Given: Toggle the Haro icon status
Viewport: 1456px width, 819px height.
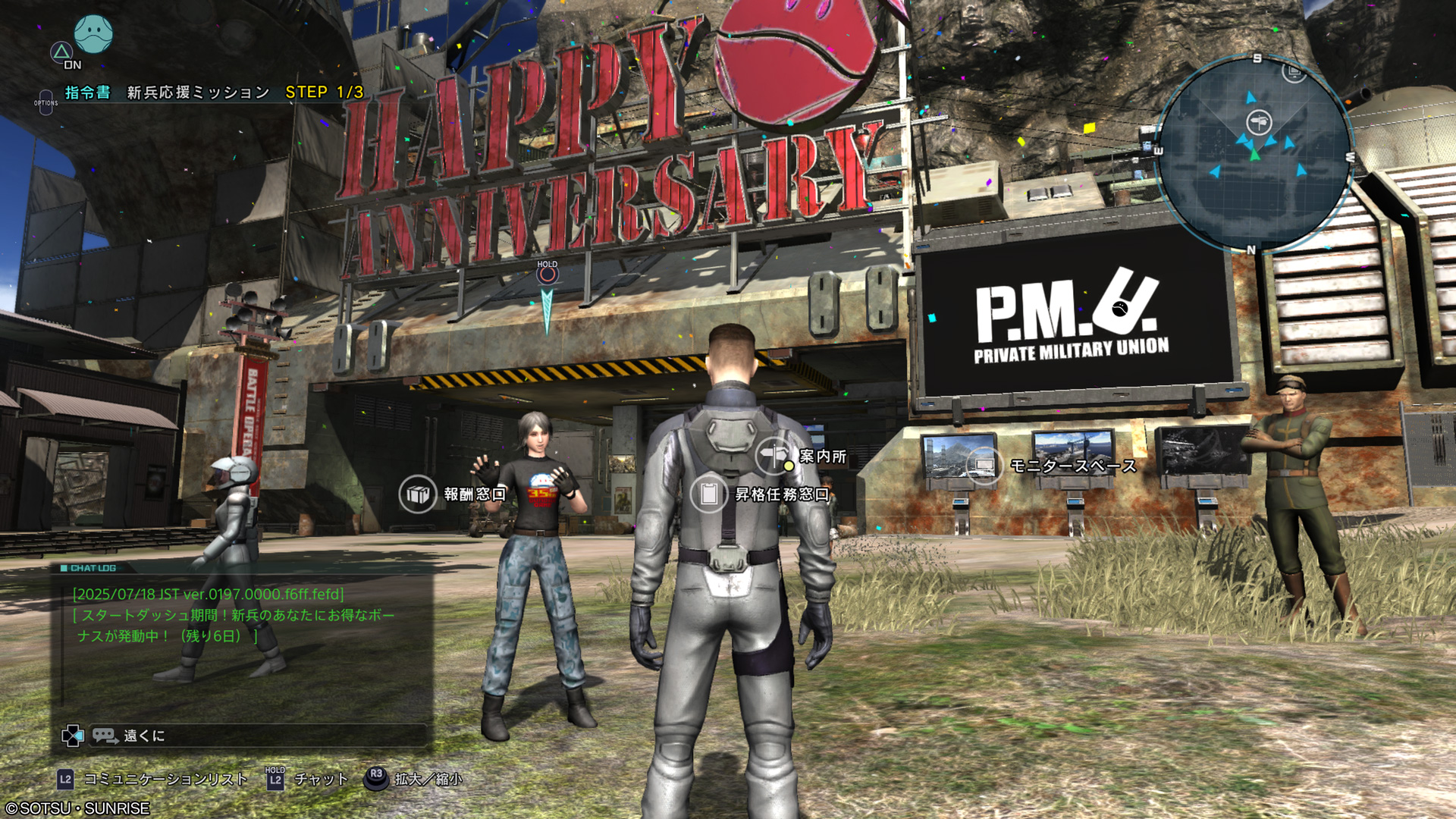Looking at the screenshot, I should tap(93, 34).
